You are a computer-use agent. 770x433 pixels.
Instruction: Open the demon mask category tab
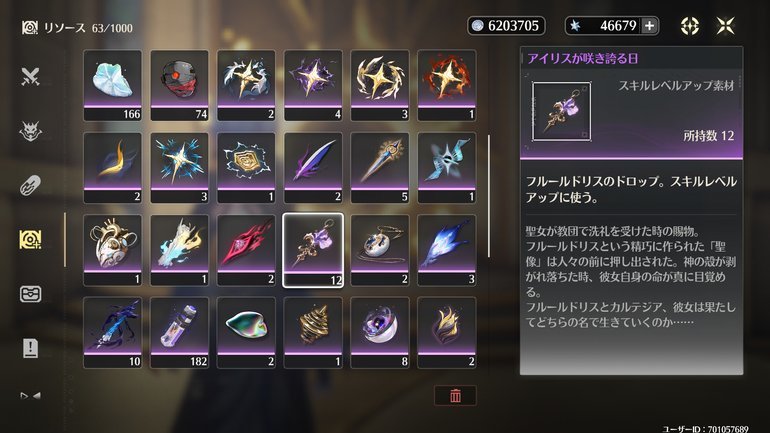(x=30, y=130)
